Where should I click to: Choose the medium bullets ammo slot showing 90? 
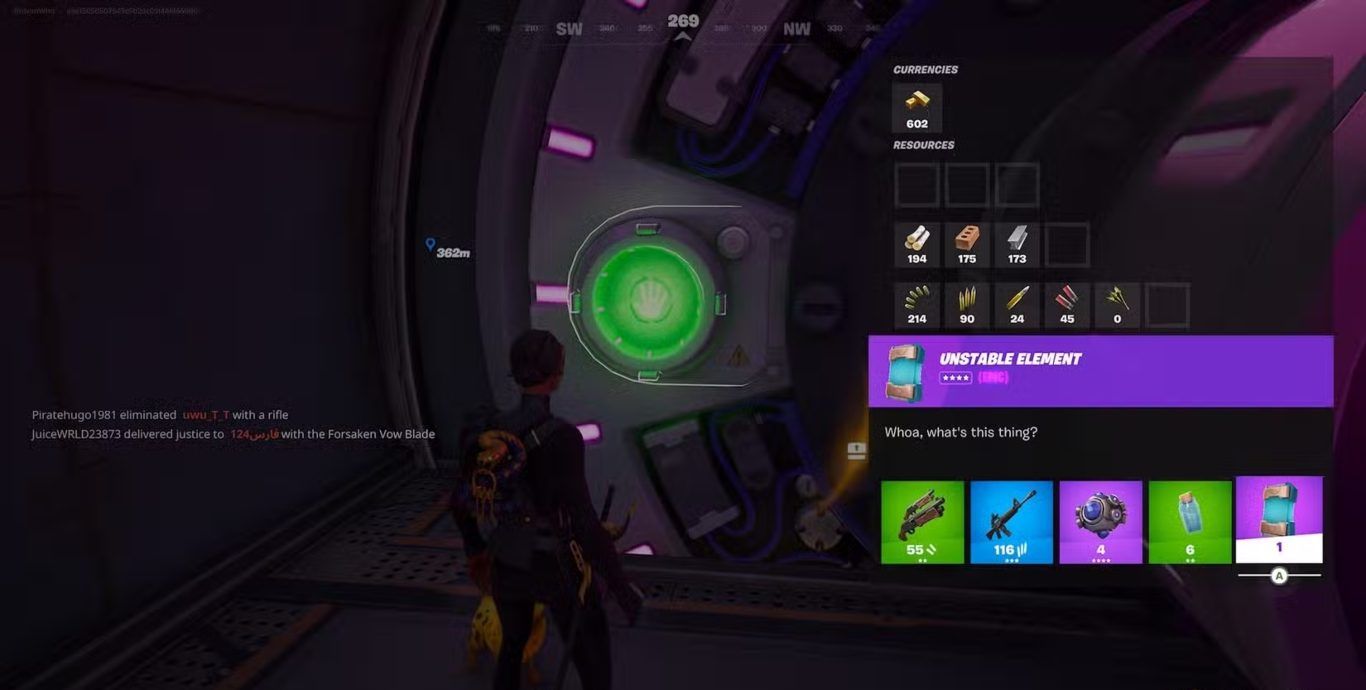[x=967, y=305]
